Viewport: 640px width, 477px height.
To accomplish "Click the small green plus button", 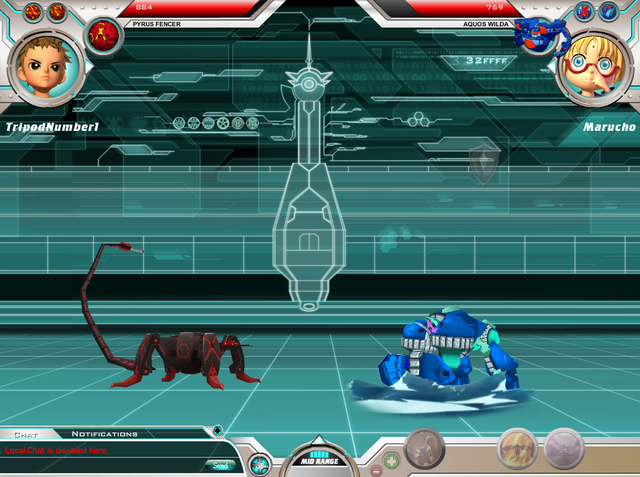I will point(393,461).
